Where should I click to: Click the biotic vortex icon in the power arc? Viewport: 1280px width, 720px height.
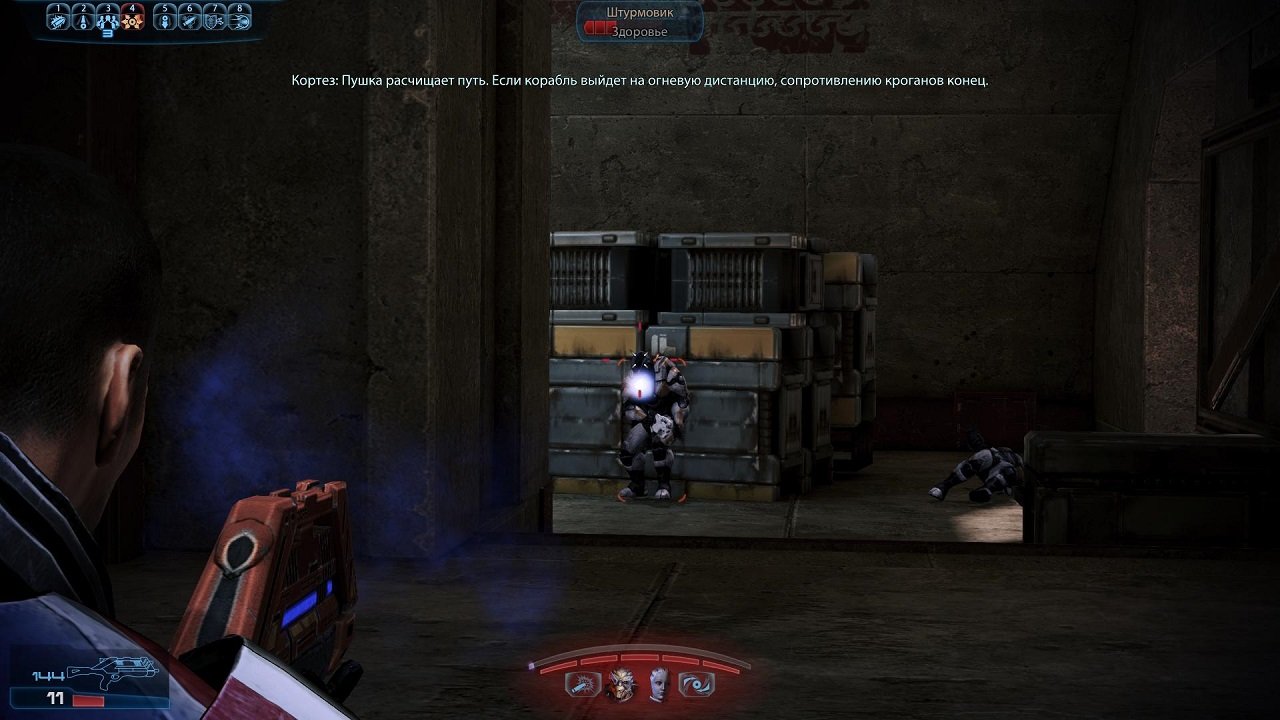coord(697,684)
